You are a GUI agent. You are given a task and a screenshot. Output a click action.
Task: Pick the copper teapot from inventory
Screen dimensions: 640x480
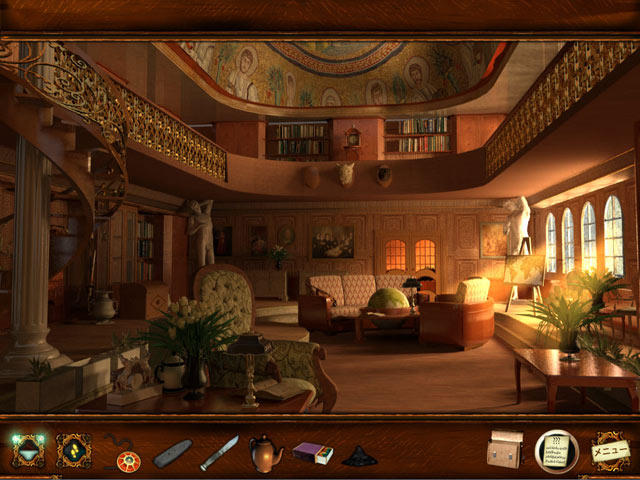pyautogui.click(x=265, y=452)
